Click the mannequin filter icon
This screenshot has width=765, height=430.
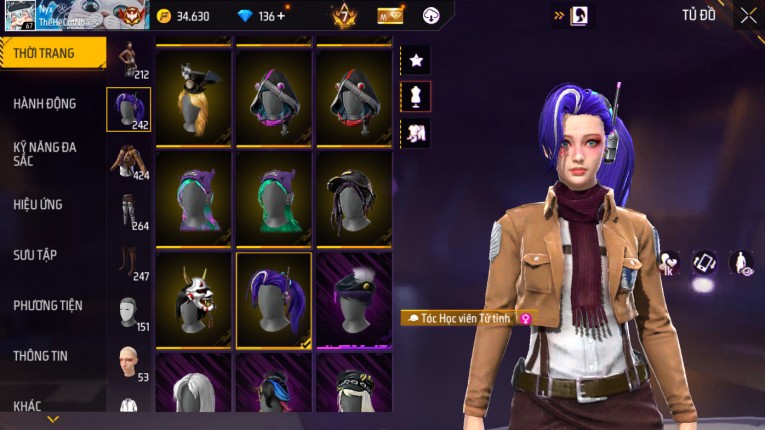point(416,96)
